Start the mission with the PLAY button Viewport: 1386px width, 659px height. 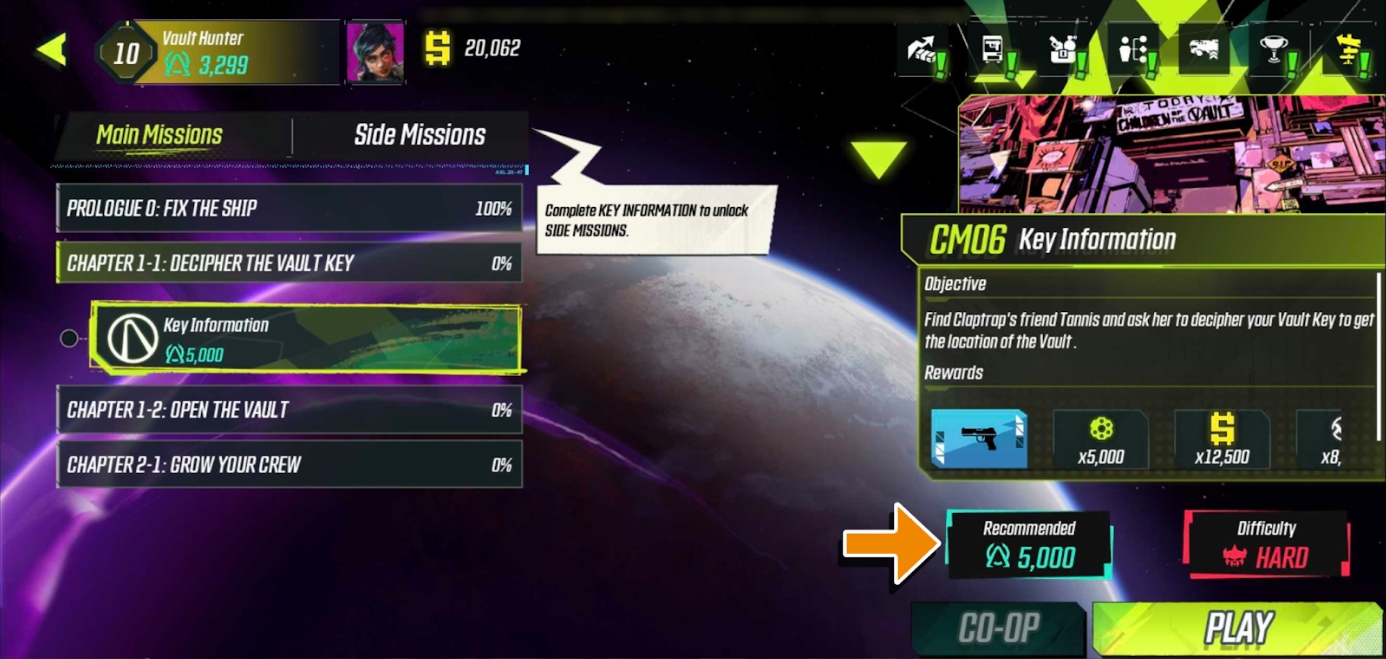click(1238, 628)
